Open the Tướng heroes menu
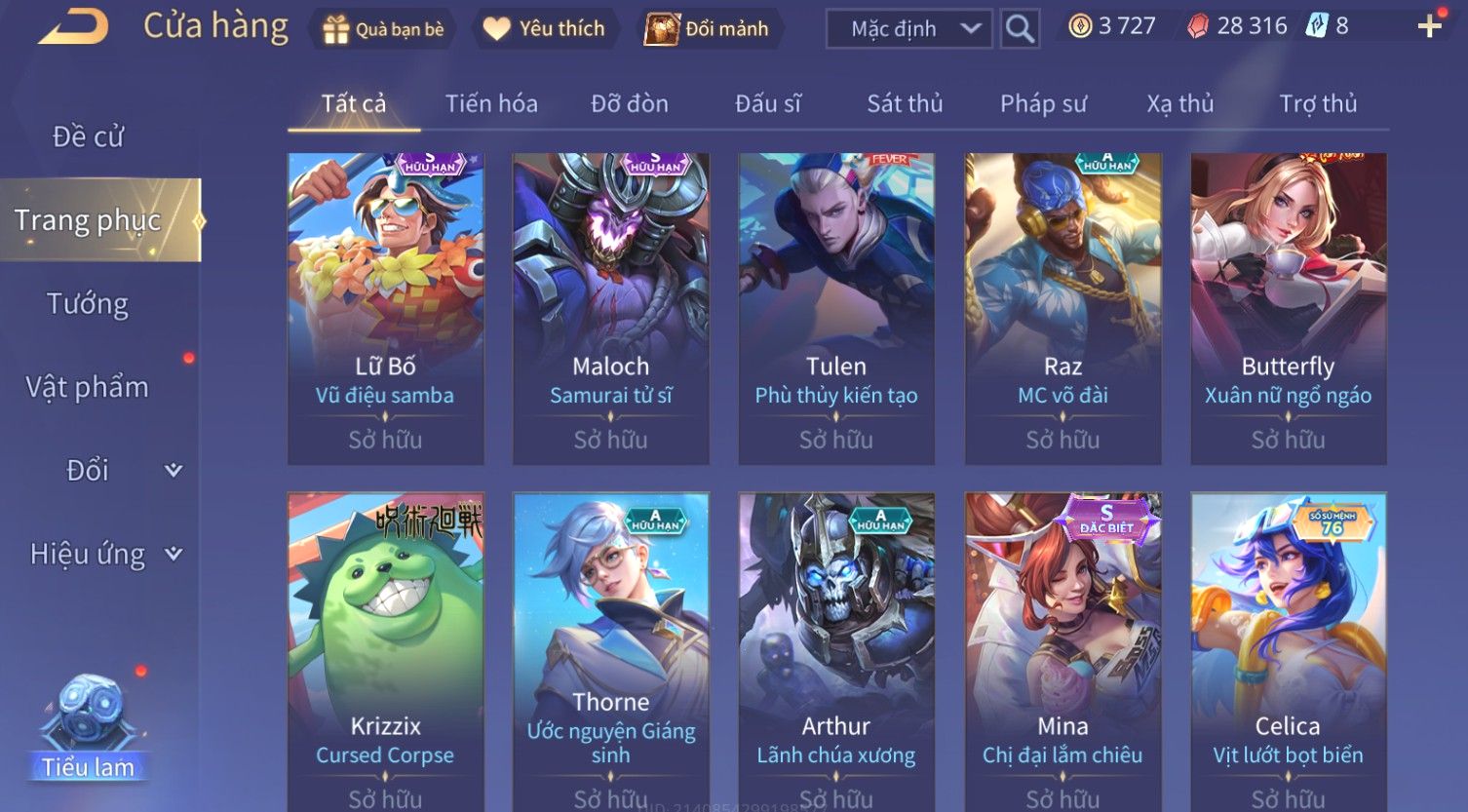 click(x=88, y=304)
